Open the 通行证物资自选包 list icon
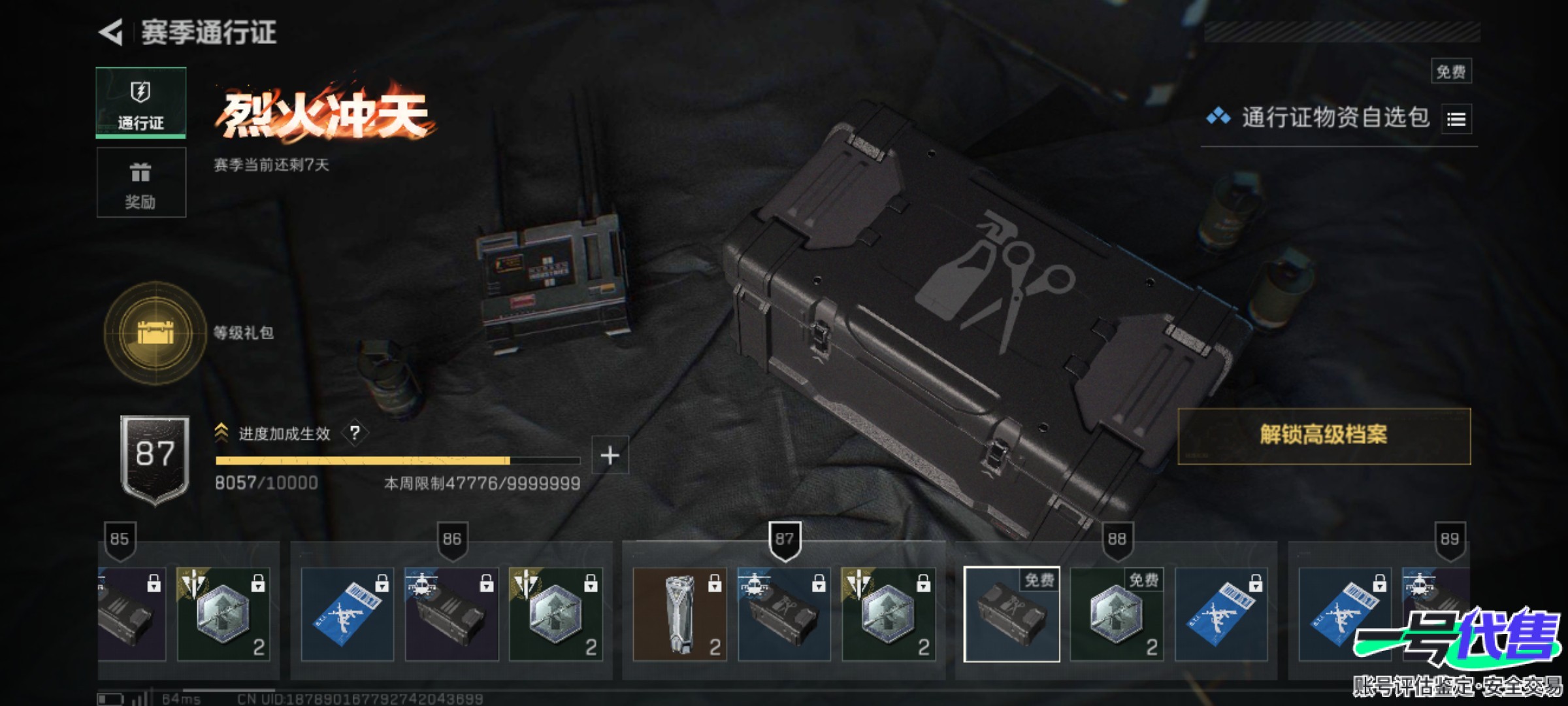The width and height of the screenshot is (1568, 706). pos(1456,119)
